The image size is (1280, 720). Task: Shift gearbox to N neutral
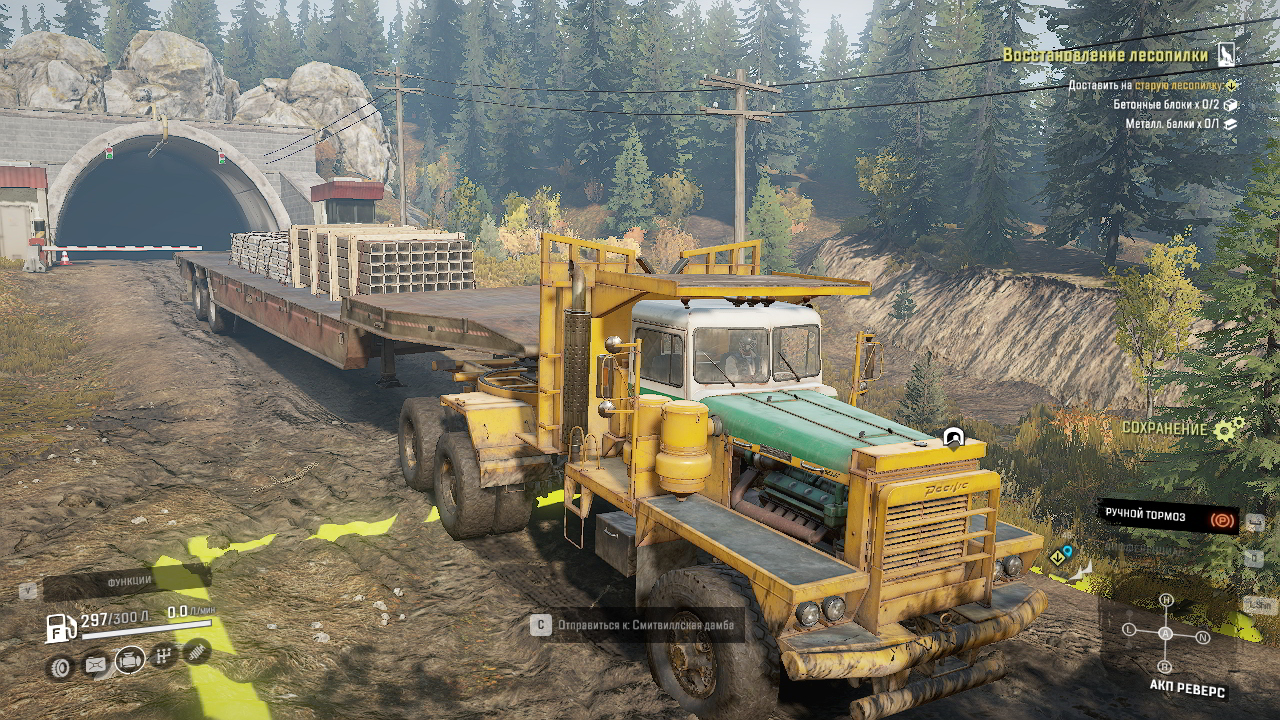(x=1203, y=637)
